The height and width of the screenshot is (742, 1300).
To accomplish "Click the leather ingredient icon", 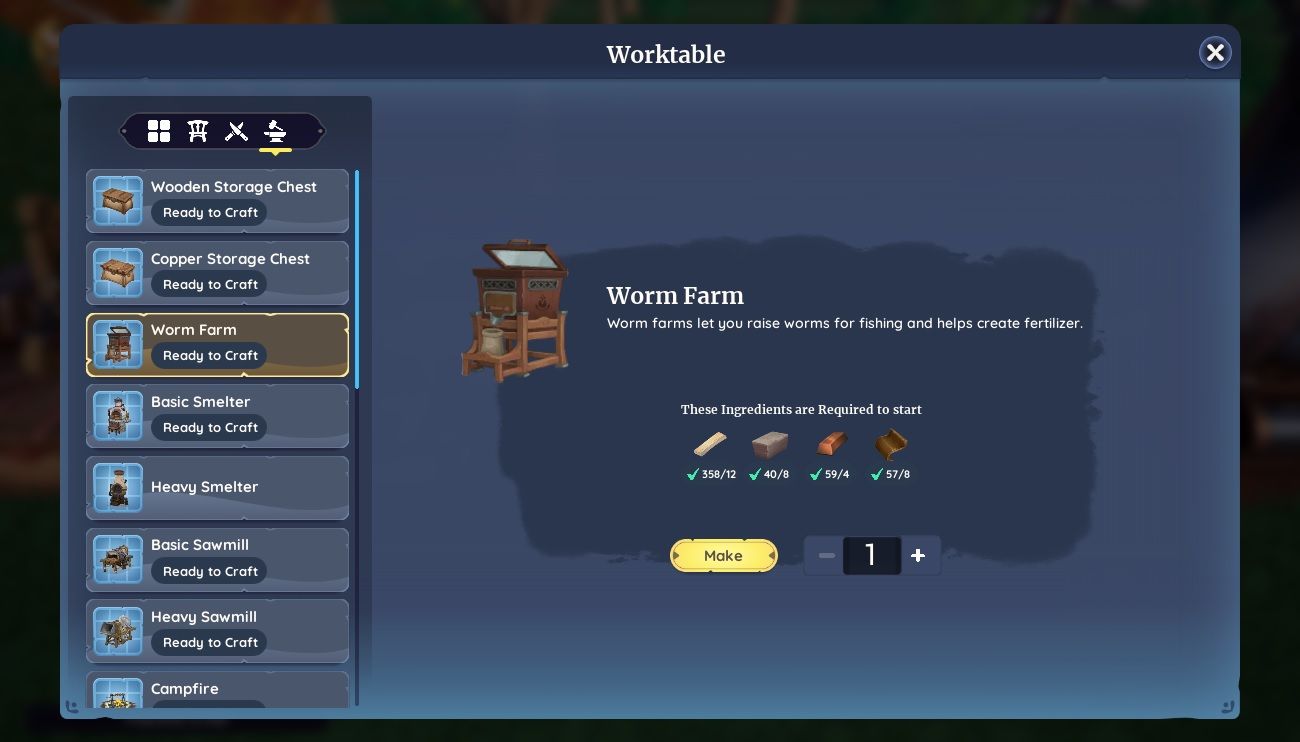I will pos(891,444).
